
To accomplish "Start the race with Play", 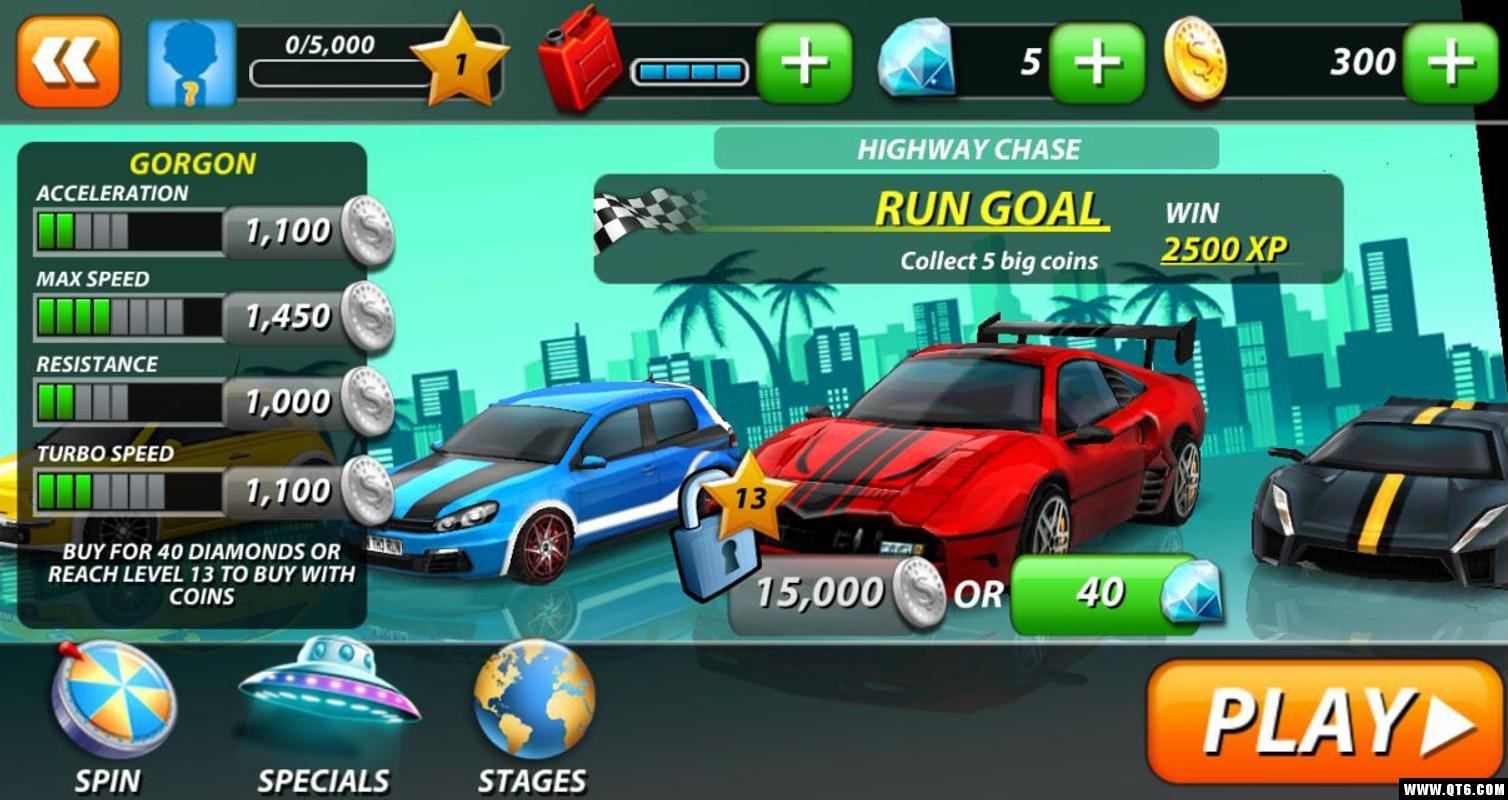I will 1325,720.
